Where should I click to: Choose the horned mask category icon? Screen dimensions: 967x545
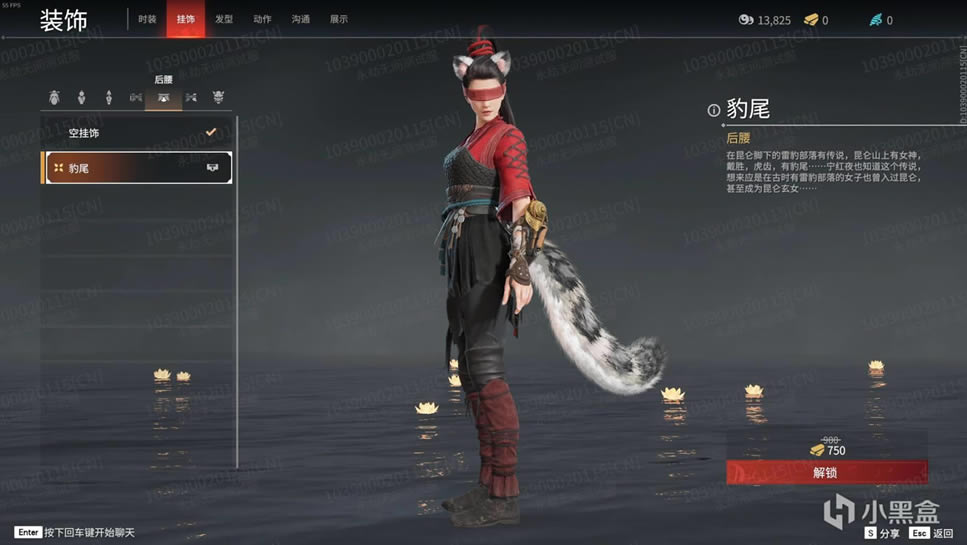coord(218,98)
